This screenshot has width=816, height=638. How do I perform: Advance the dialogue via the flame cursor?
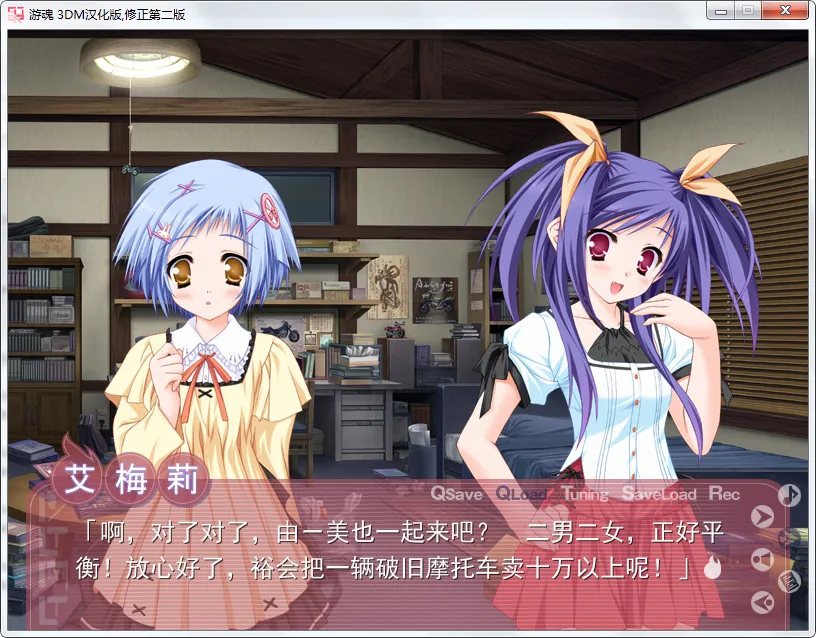[x=713, y=569]
